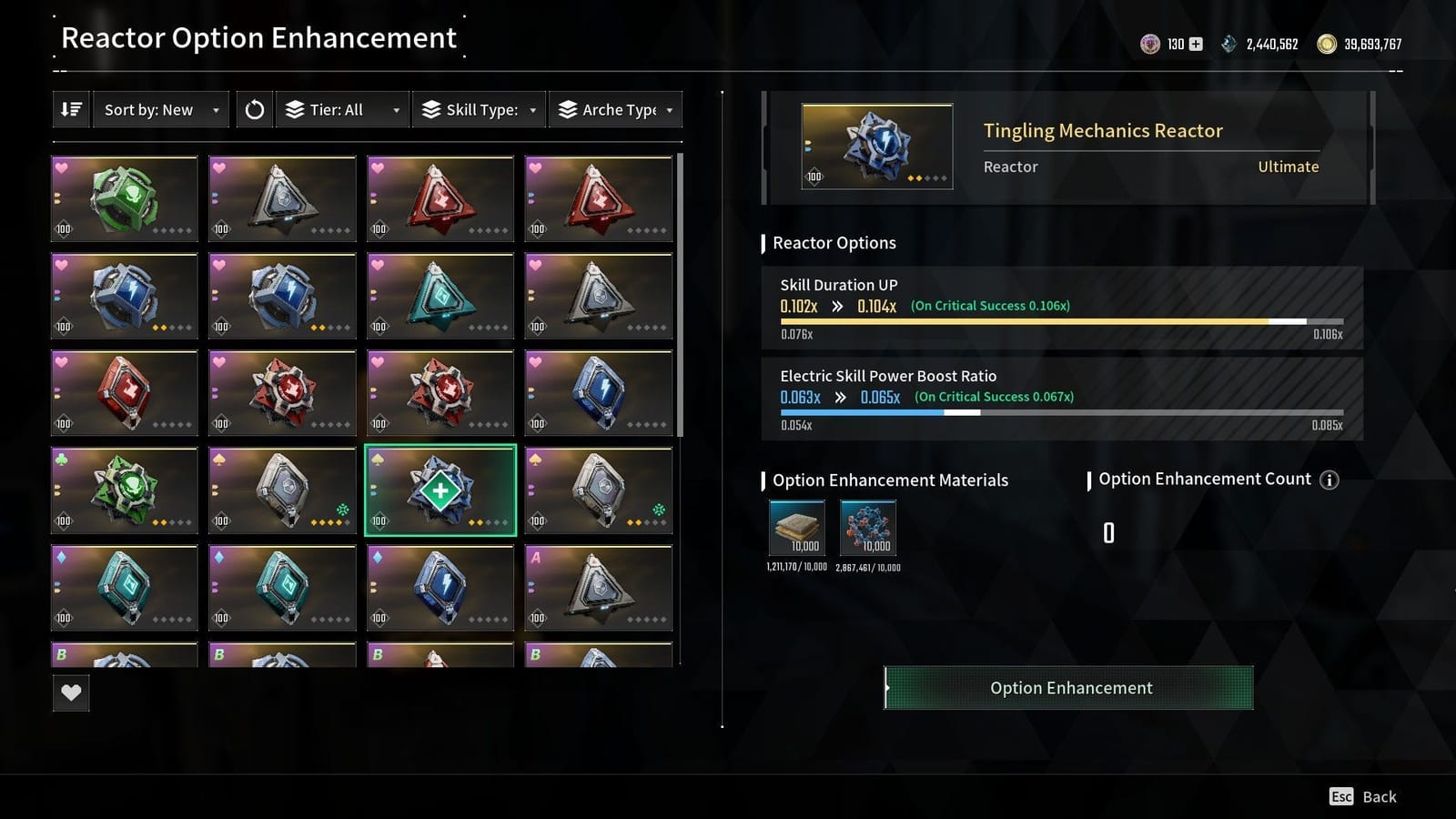Open the Sort by: New dropdown
Viewport: 1456px width, 819px height.
(160, 110)
